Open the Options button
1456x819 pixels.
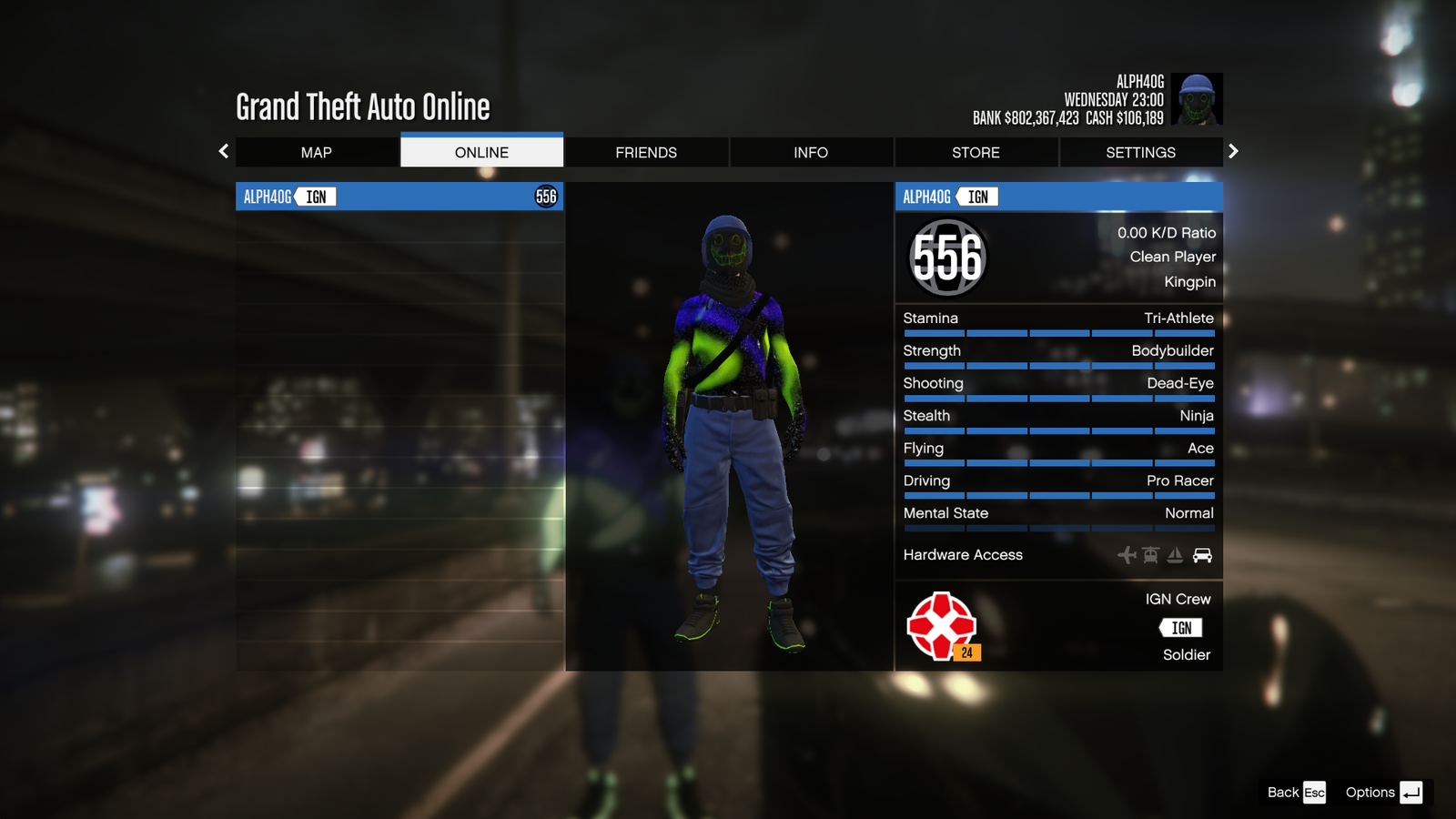click(1383, 793)
